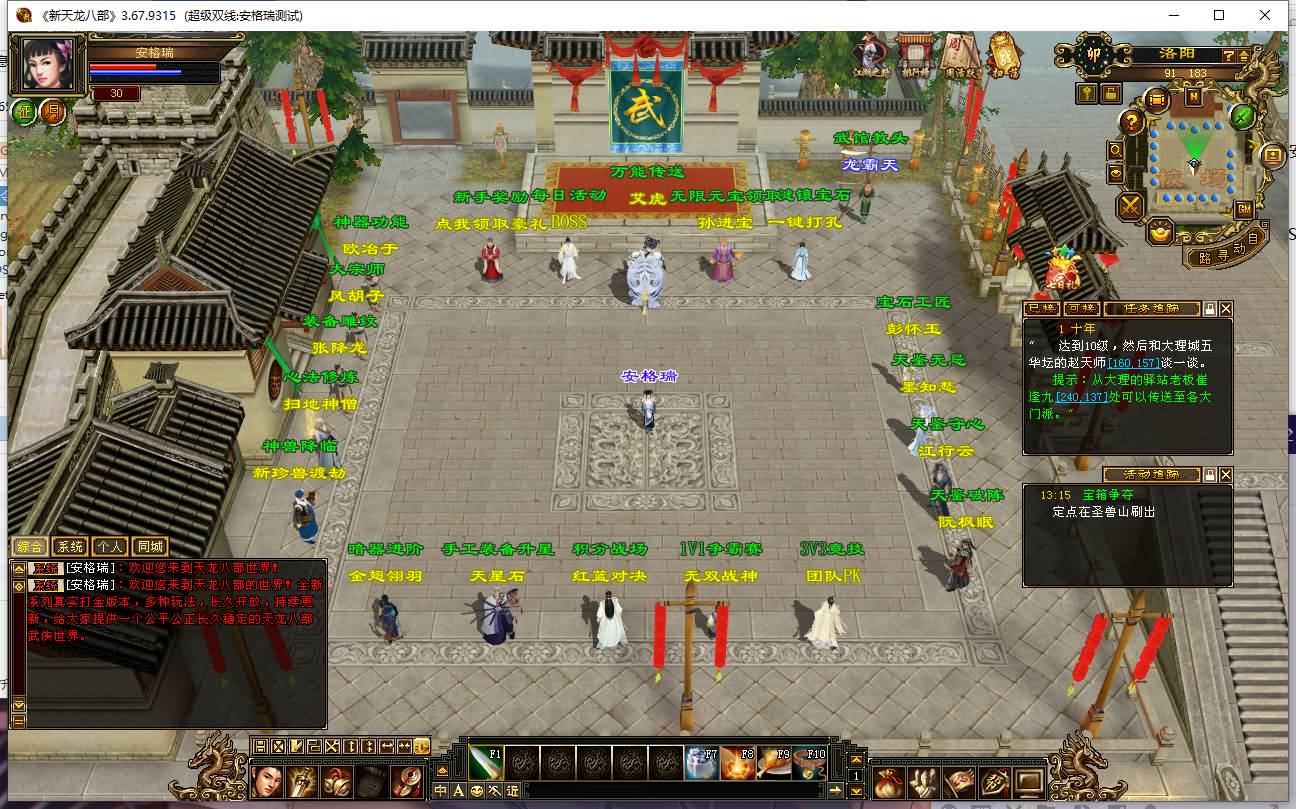Expand the arrow button beside 洛阳 map name

[1243, 56]
